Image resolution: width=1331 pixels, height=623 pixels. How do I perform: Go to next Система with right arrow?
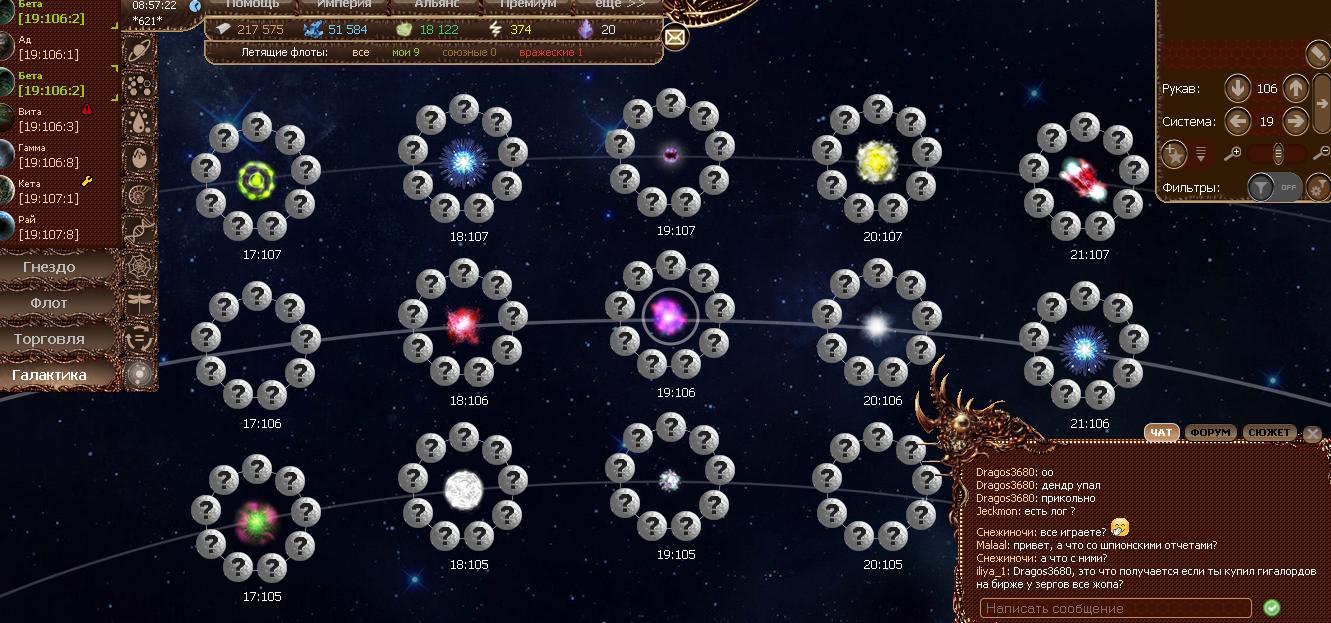coord(1296,122)
